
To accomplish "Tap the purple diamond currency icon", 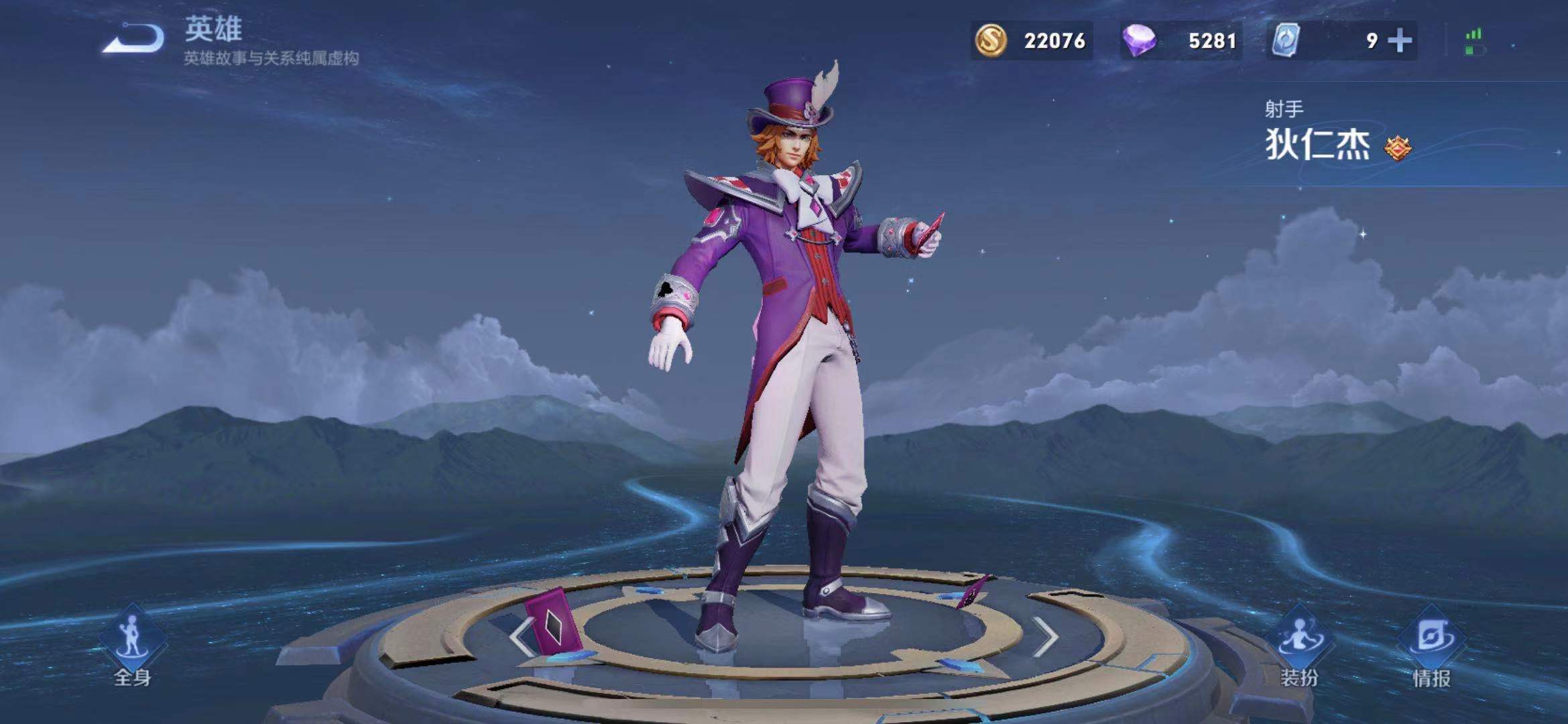I will pyautogui.click(x=1139, y=41).
